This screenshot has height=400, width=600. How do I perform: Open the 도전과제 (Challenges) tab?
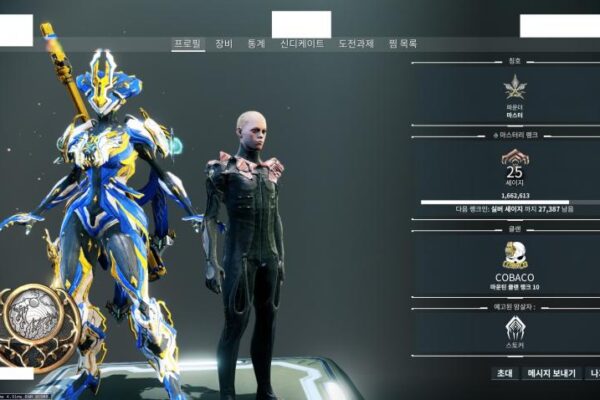pos(356,44)
